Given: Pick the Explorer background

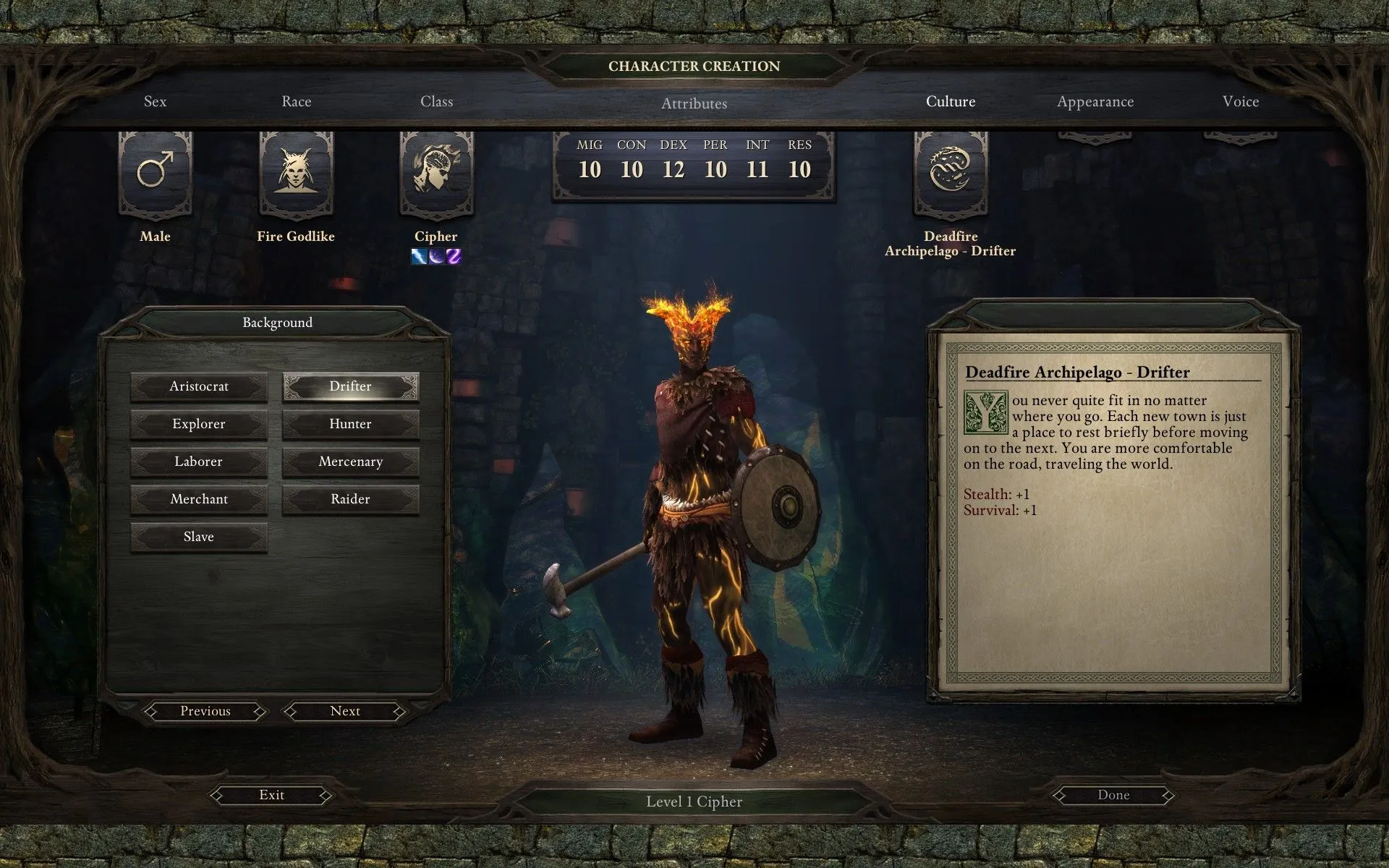Looking at the screenshot, I should coord(199,424).
